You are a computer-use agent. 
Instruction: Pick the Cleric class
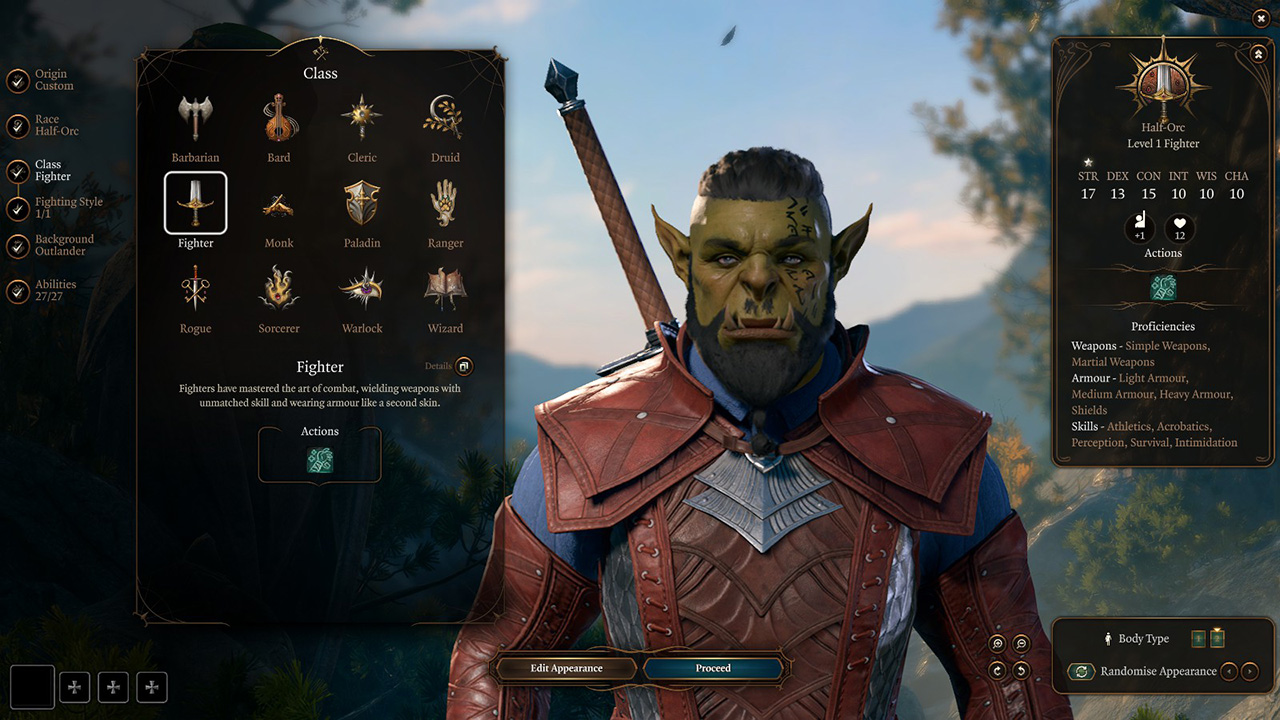click(362, 119)
